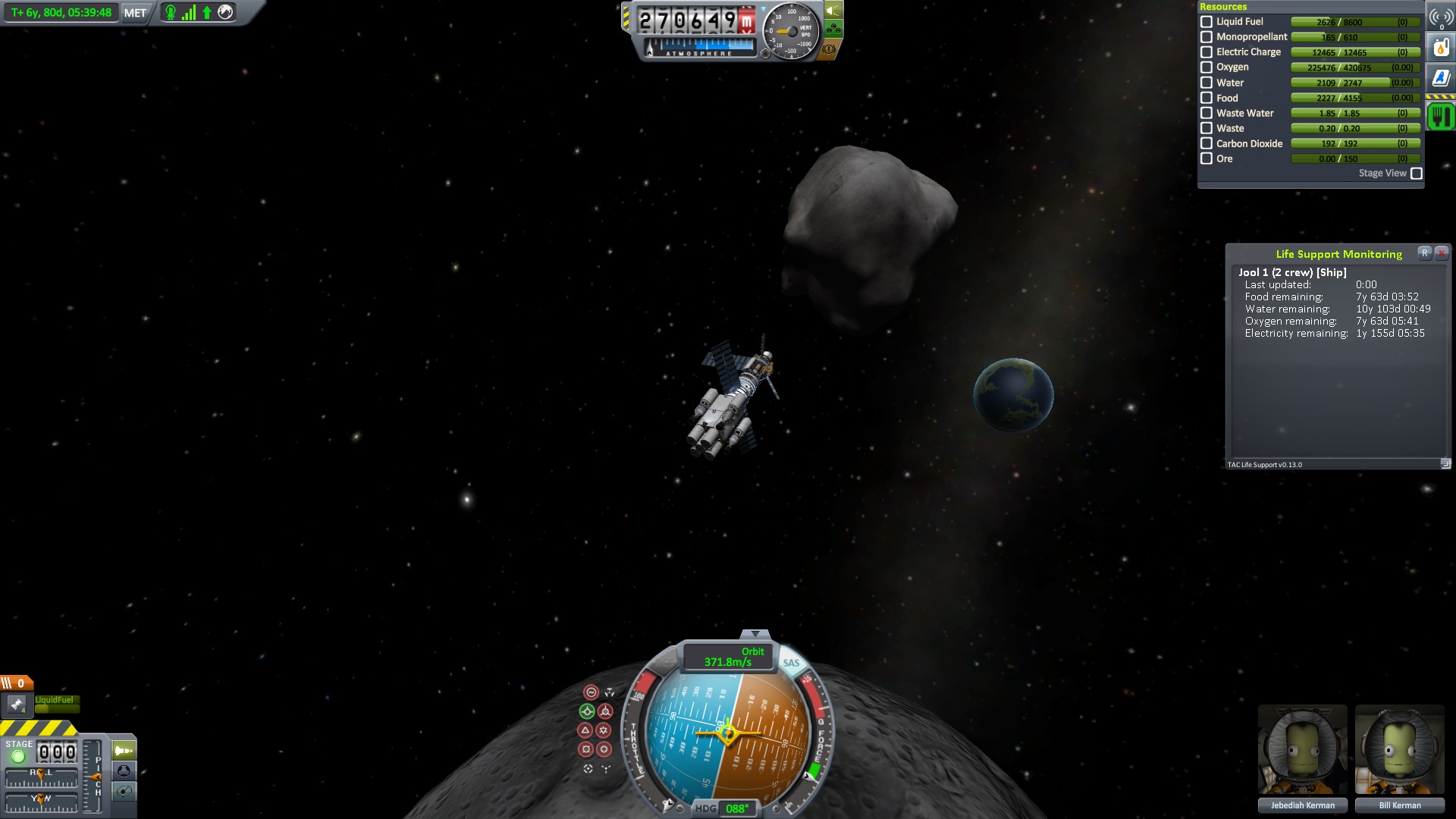Screen dimensions: 1456x819
Task: Collapse the navball with the top arrow
Action: pos(755,634)
